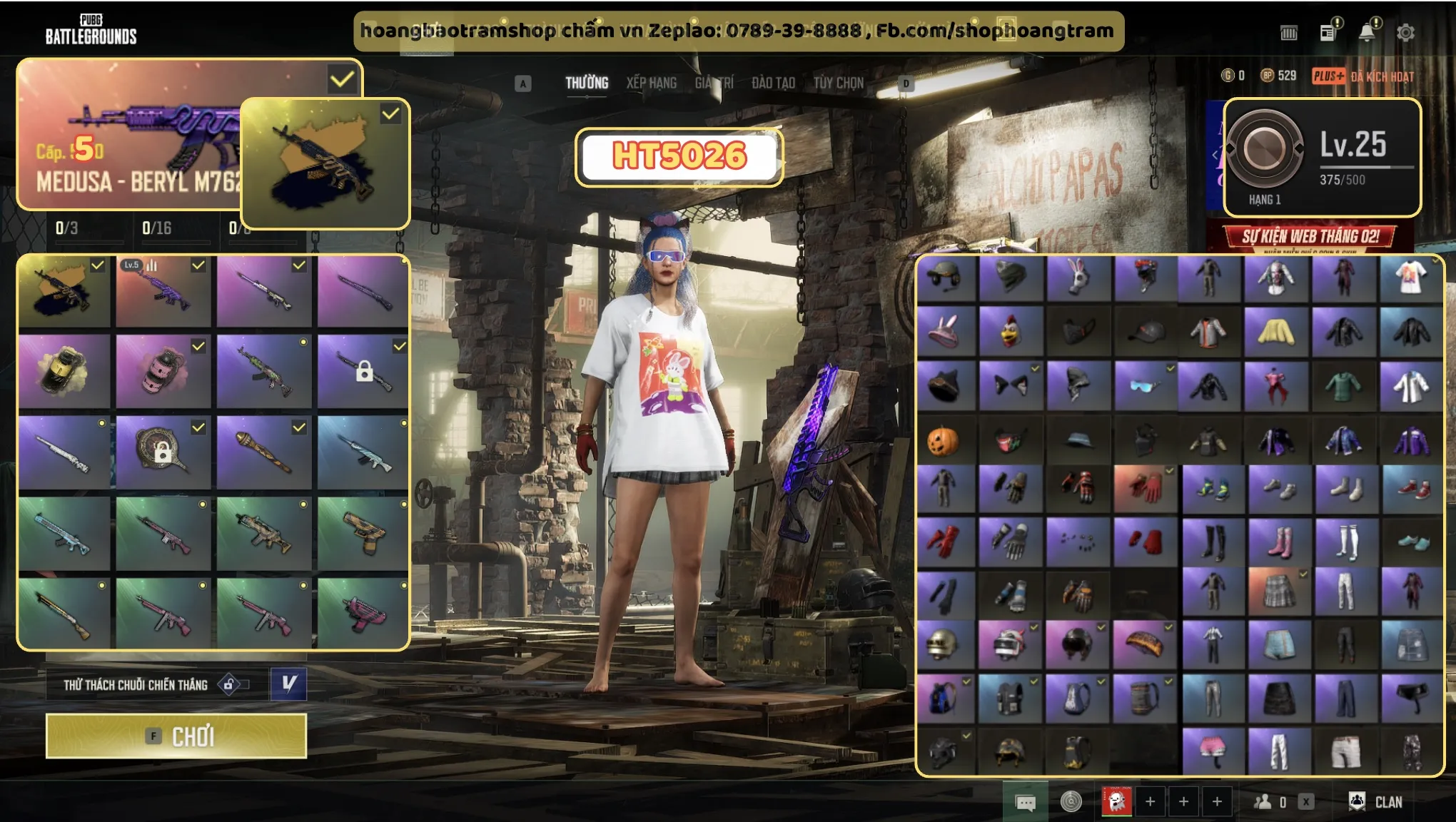The width and height of the screenshot is (1456, 822).
Task: Check the notification bell
Action: coord(1367,32)
